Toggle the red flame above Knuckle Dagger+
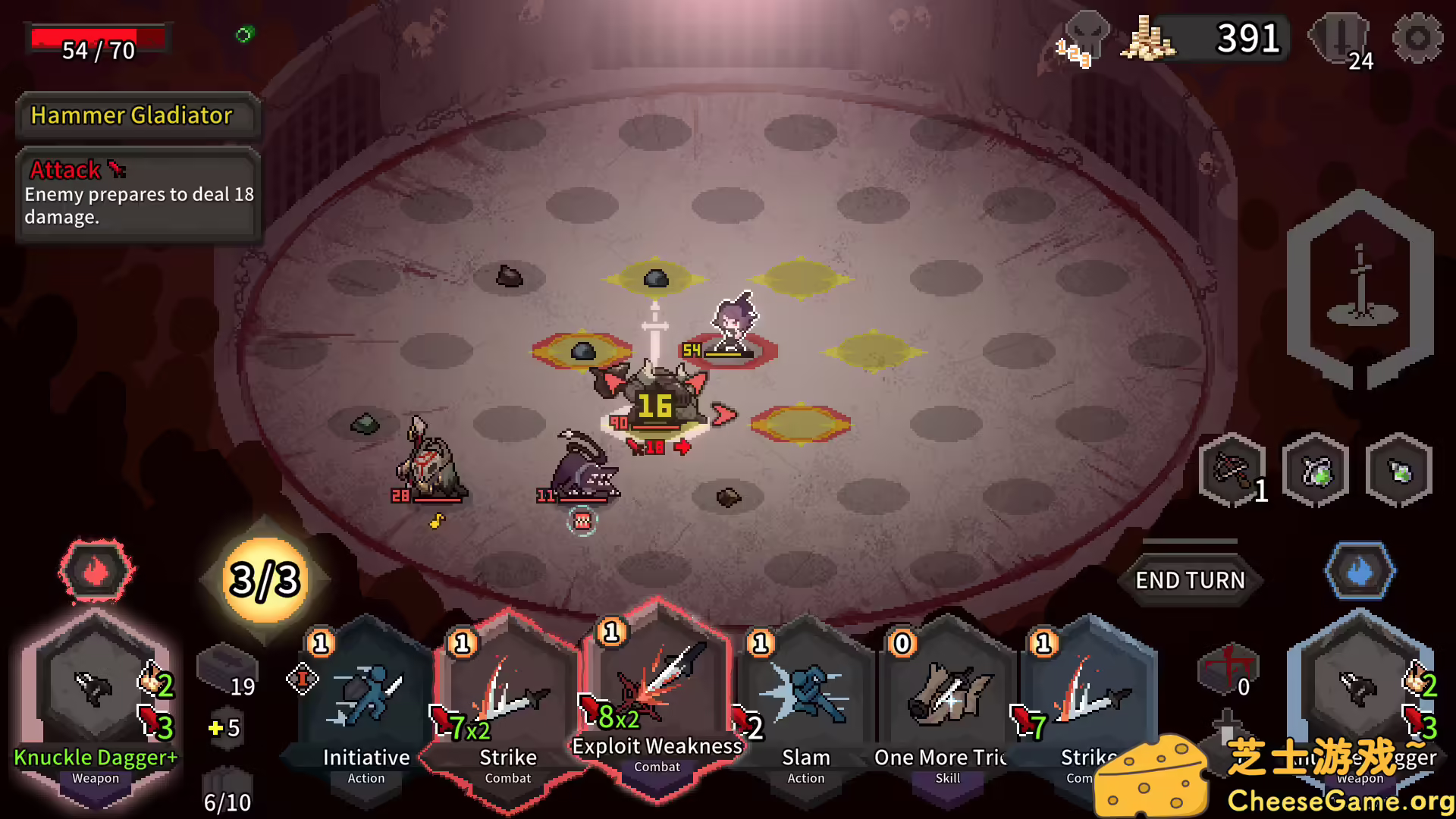Screen dimensions: 1456x819 (94, 572)
